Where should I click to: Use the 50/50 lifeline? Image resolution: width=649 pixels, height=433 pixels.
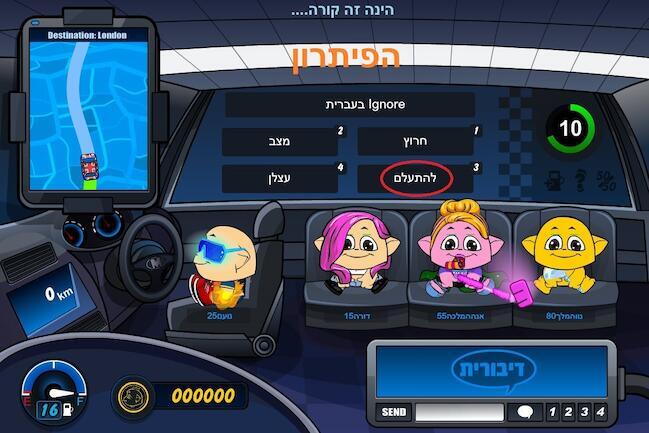click(x=606, y=182)
